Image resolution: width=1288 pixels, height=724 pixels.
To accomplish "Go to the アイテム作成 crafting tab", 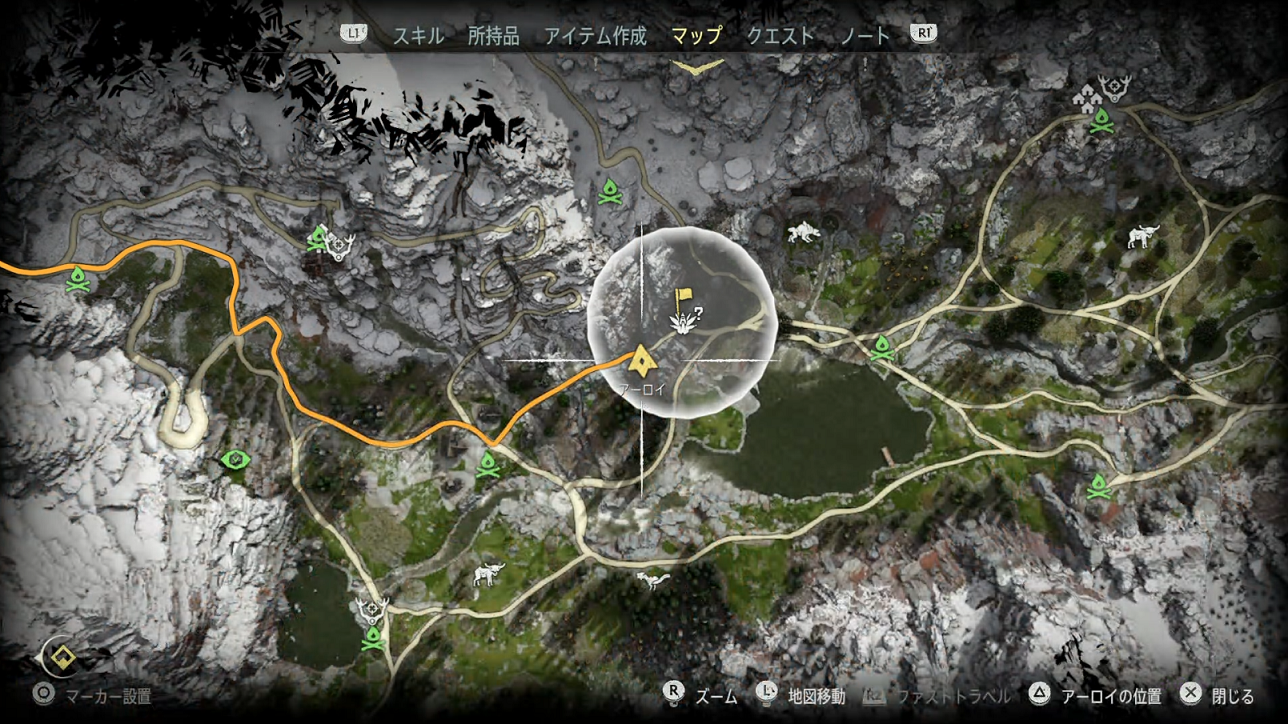I will coord(596,36).
